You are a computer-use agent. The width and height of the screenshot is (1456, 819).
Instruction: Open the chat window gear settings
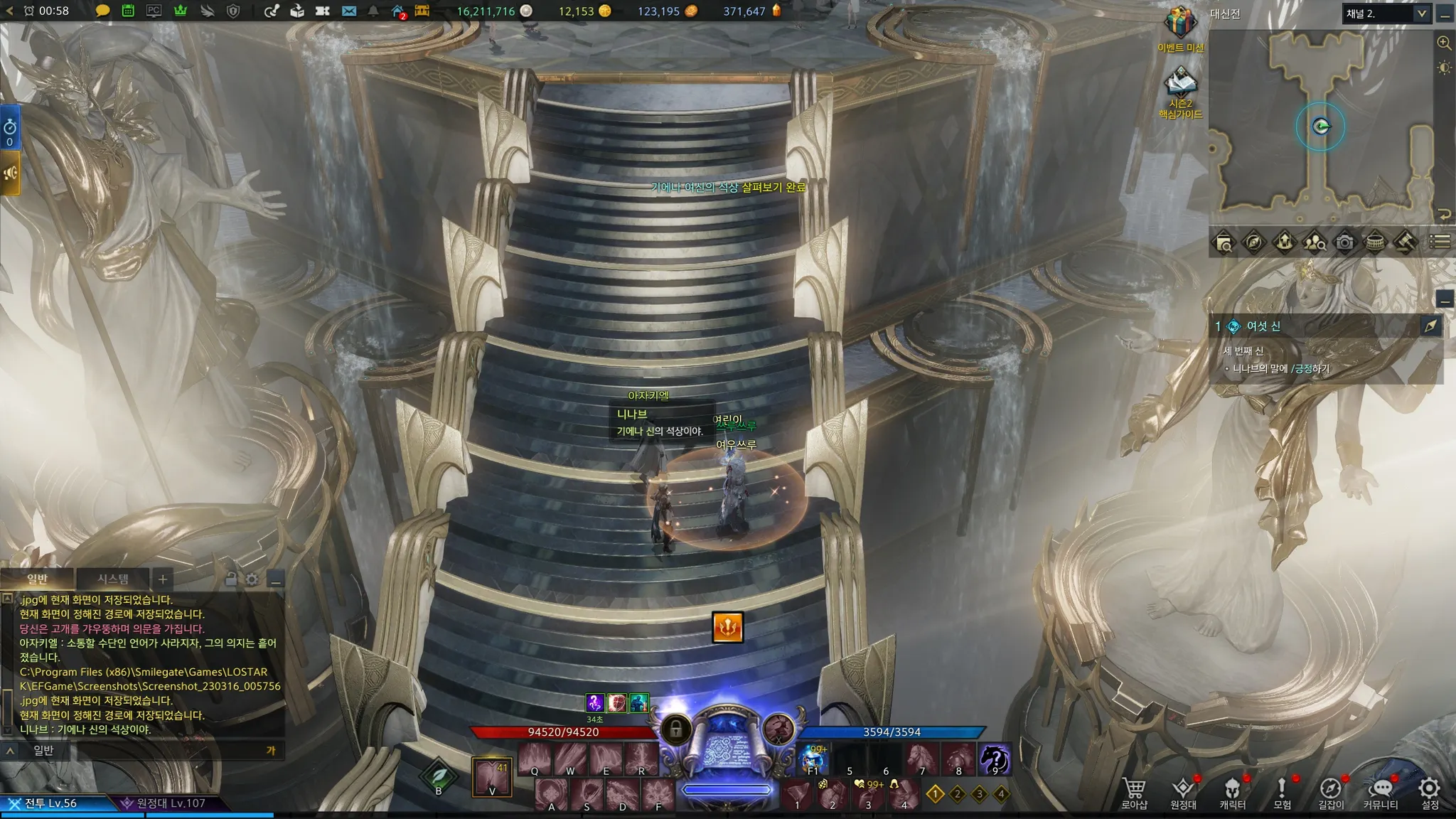(252, 579)
